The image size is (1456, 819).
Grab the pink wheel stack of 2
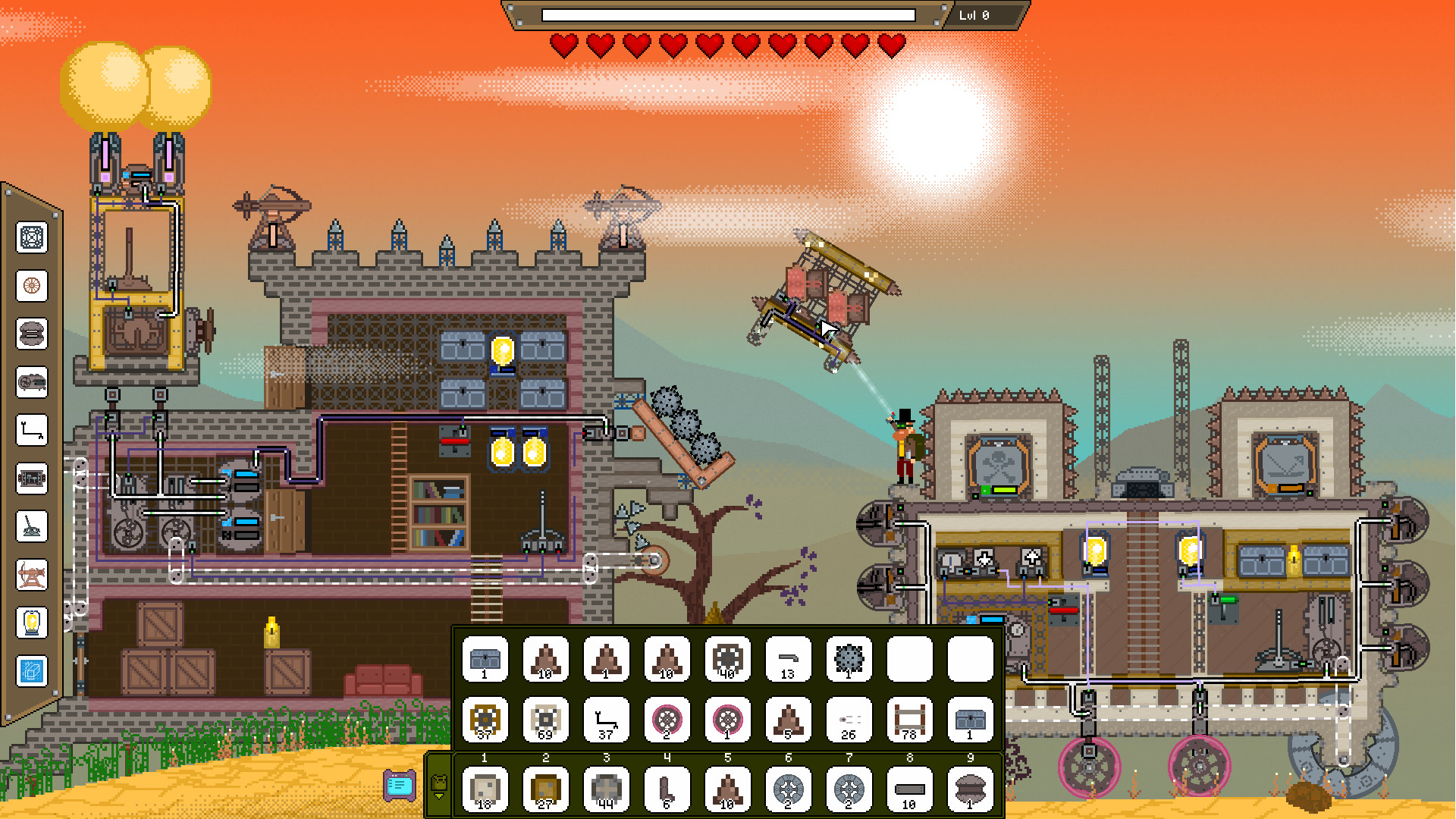click(x=667, y=720)
